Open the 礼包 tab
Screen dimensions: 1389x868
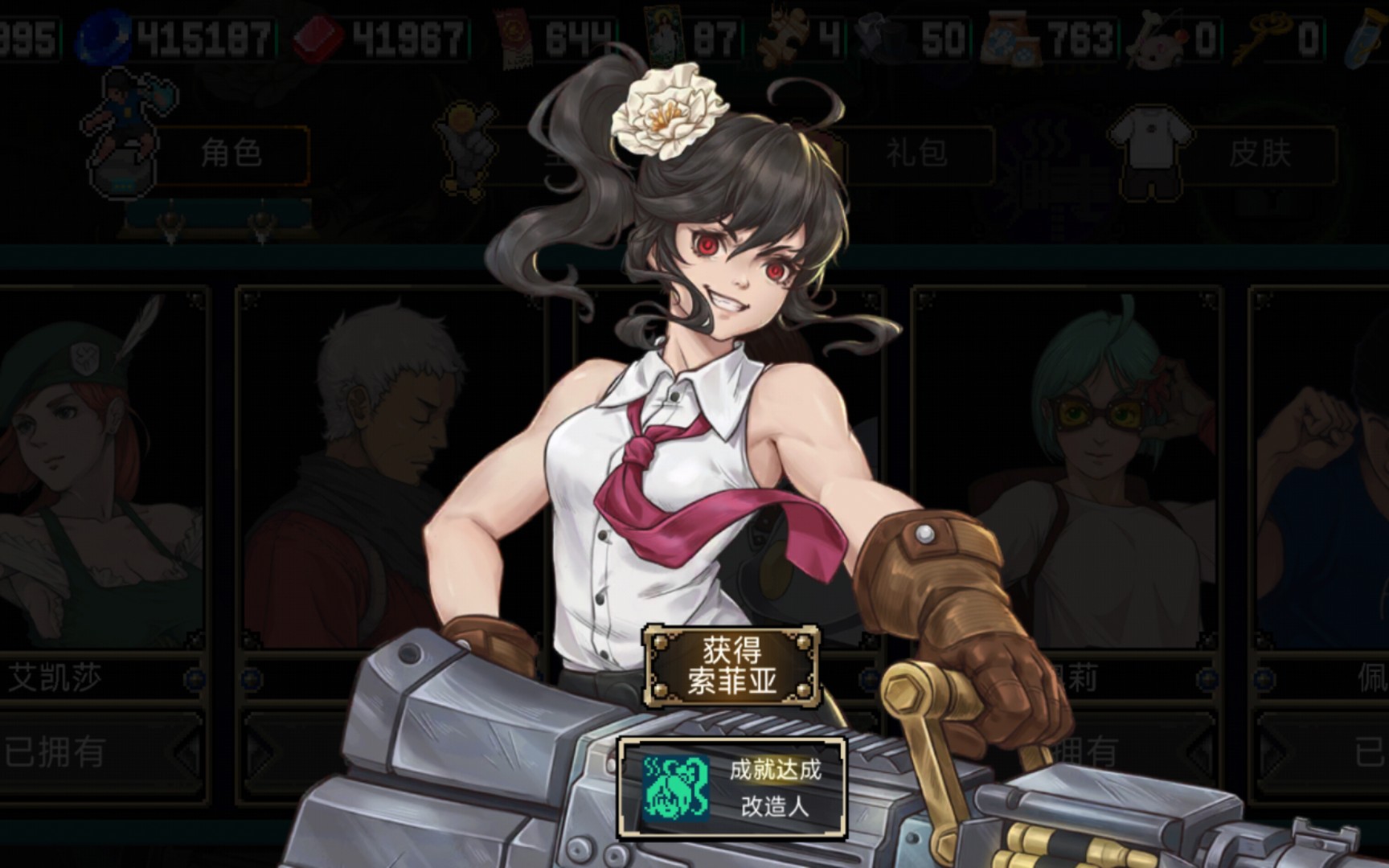click(x=916, y=153)
